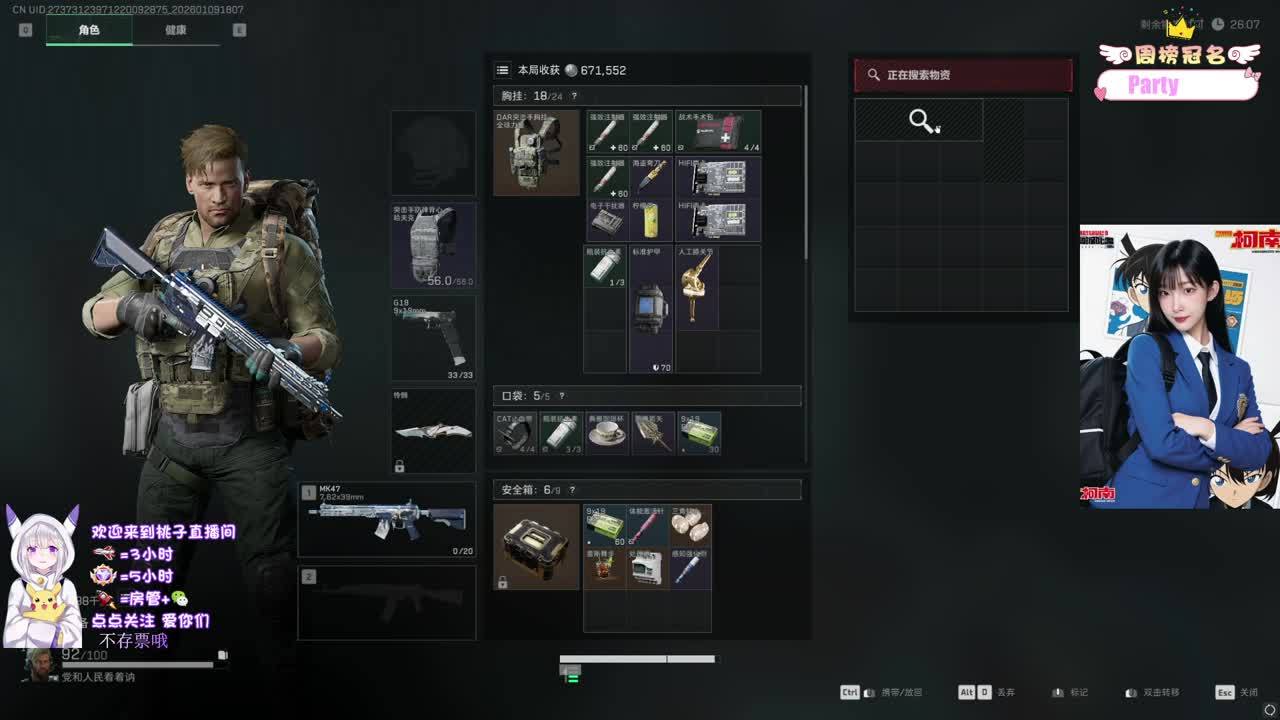
Task: Select the pink syringe in the secure container
Action: click(647, 525)
